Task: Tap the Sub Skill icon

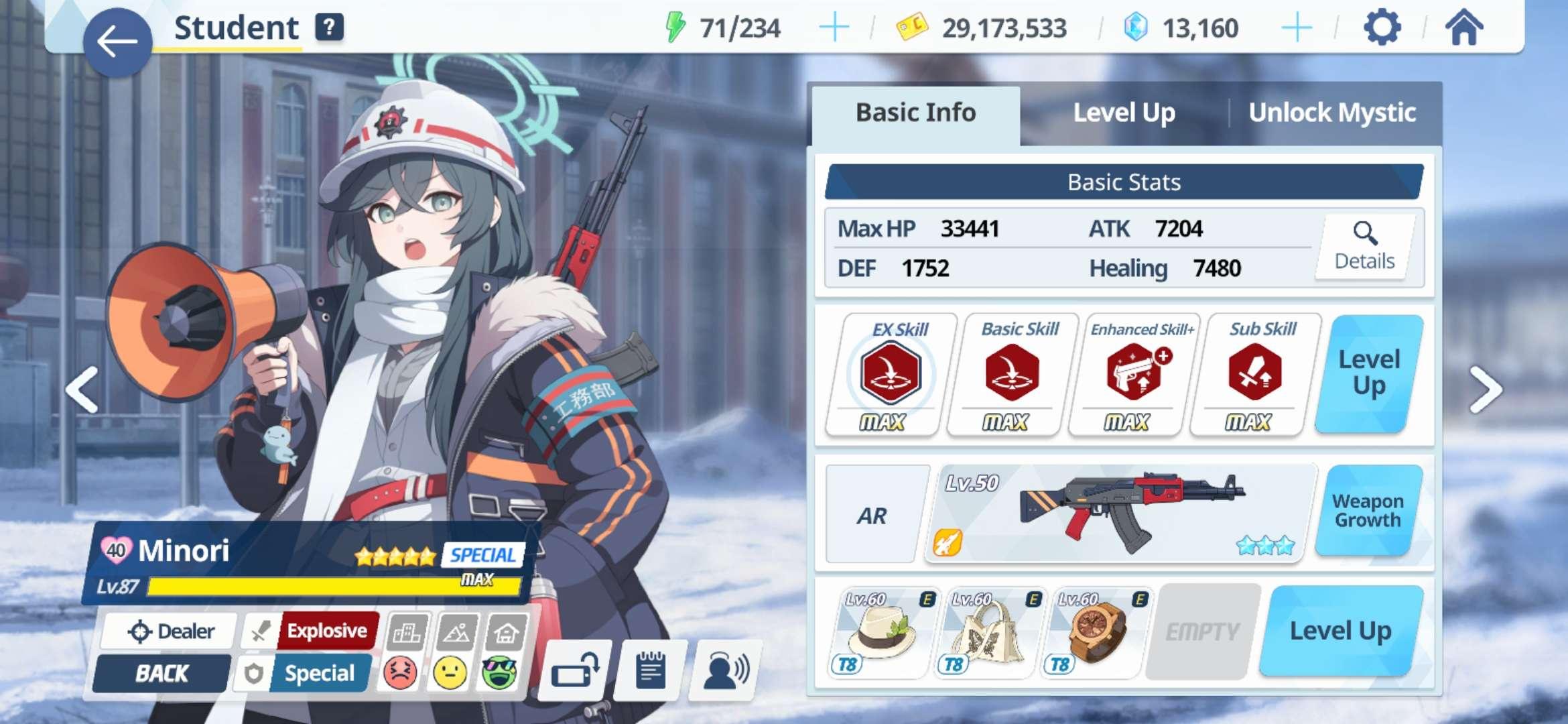Action: [1255, 373]
